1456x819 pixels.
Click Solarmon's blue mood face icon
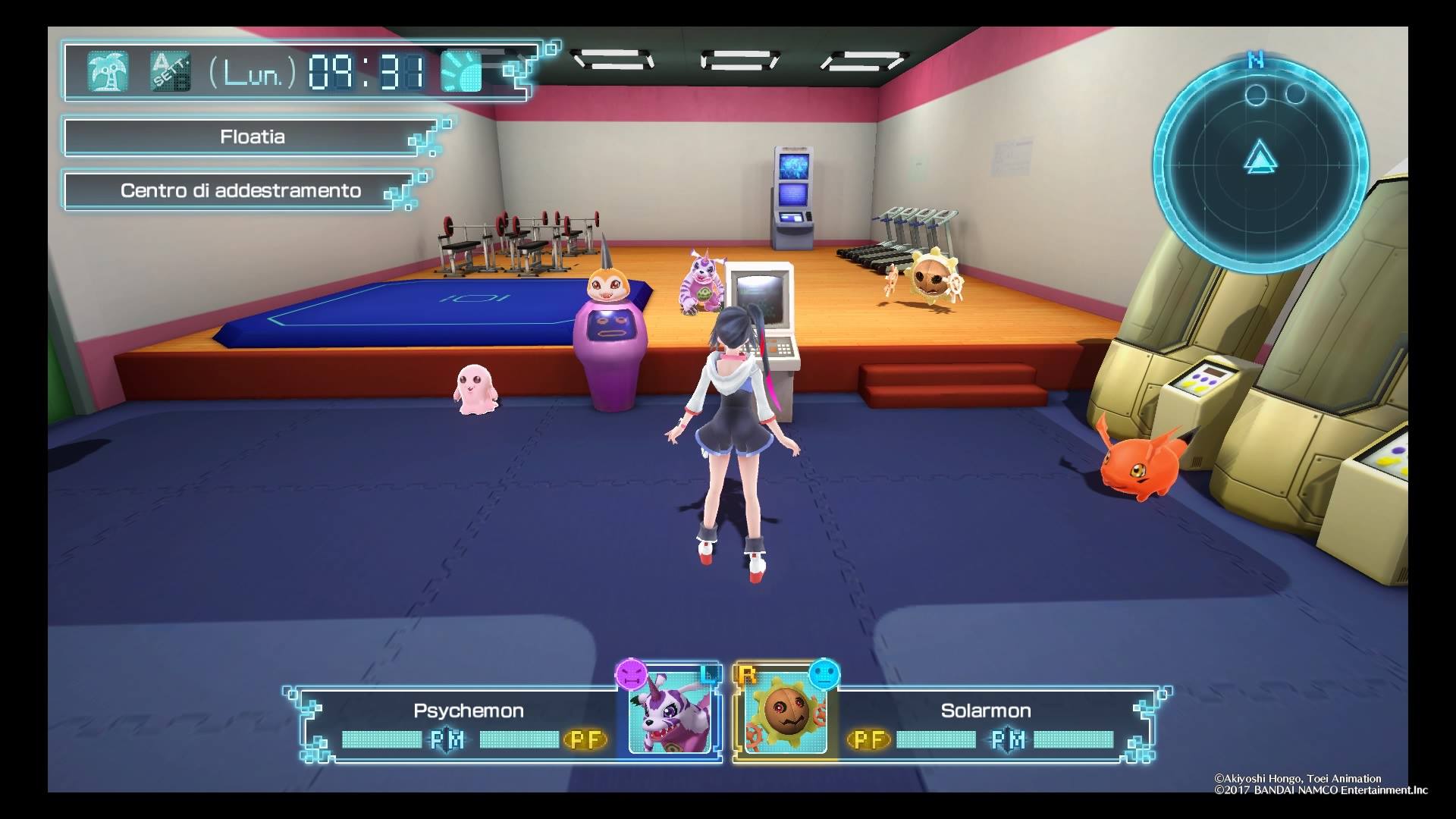824,673
